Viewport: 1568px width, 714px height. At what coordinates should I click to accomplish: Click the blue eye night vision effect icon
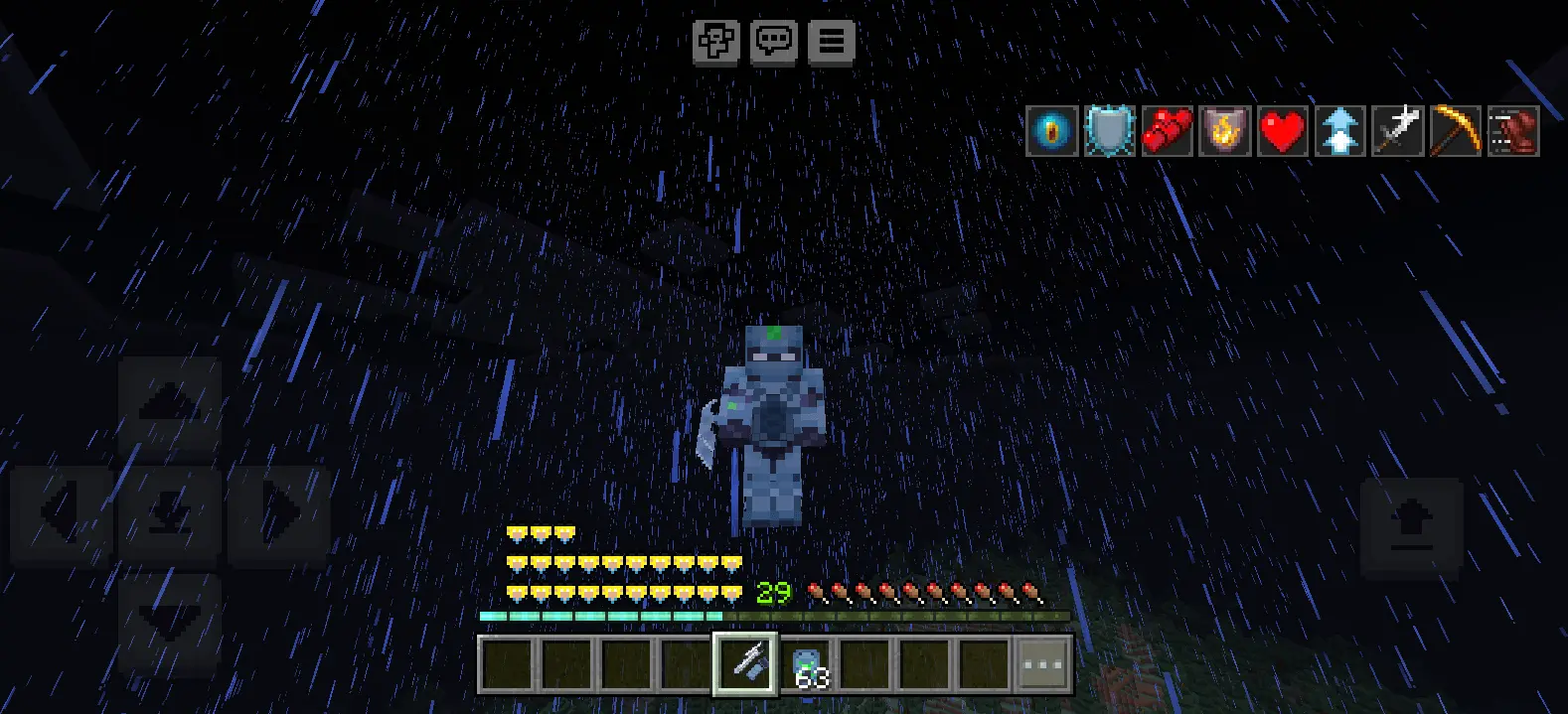pos(1051,131)
